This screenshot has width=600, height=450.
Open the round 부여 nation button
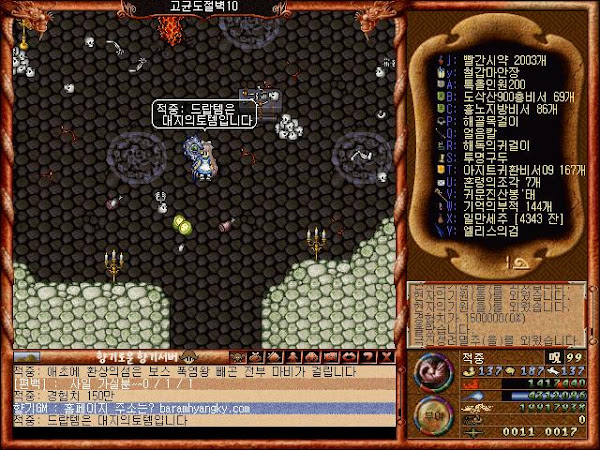click(430, 410)
